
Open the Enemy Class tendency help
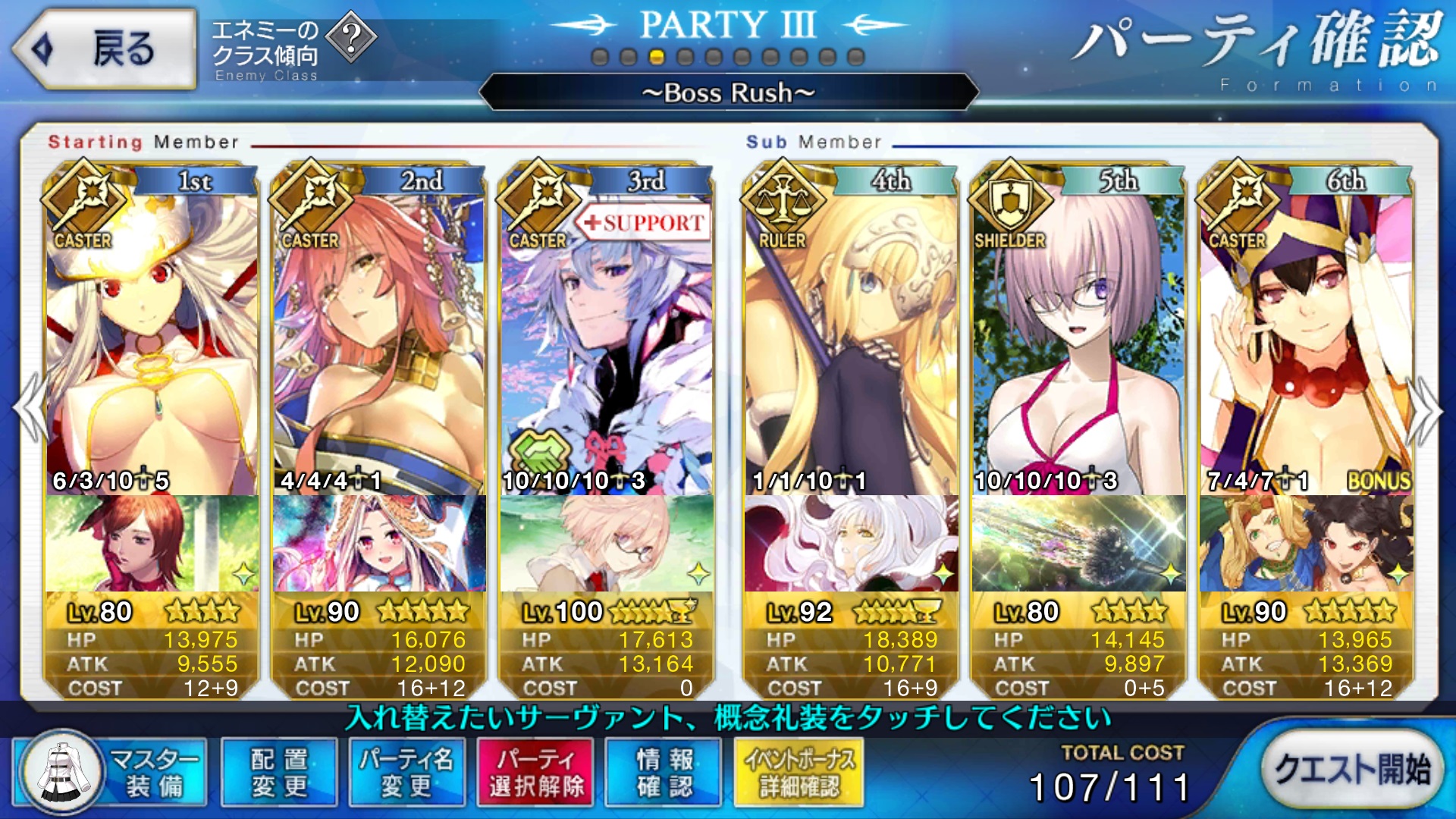click(x=351, y=38)
